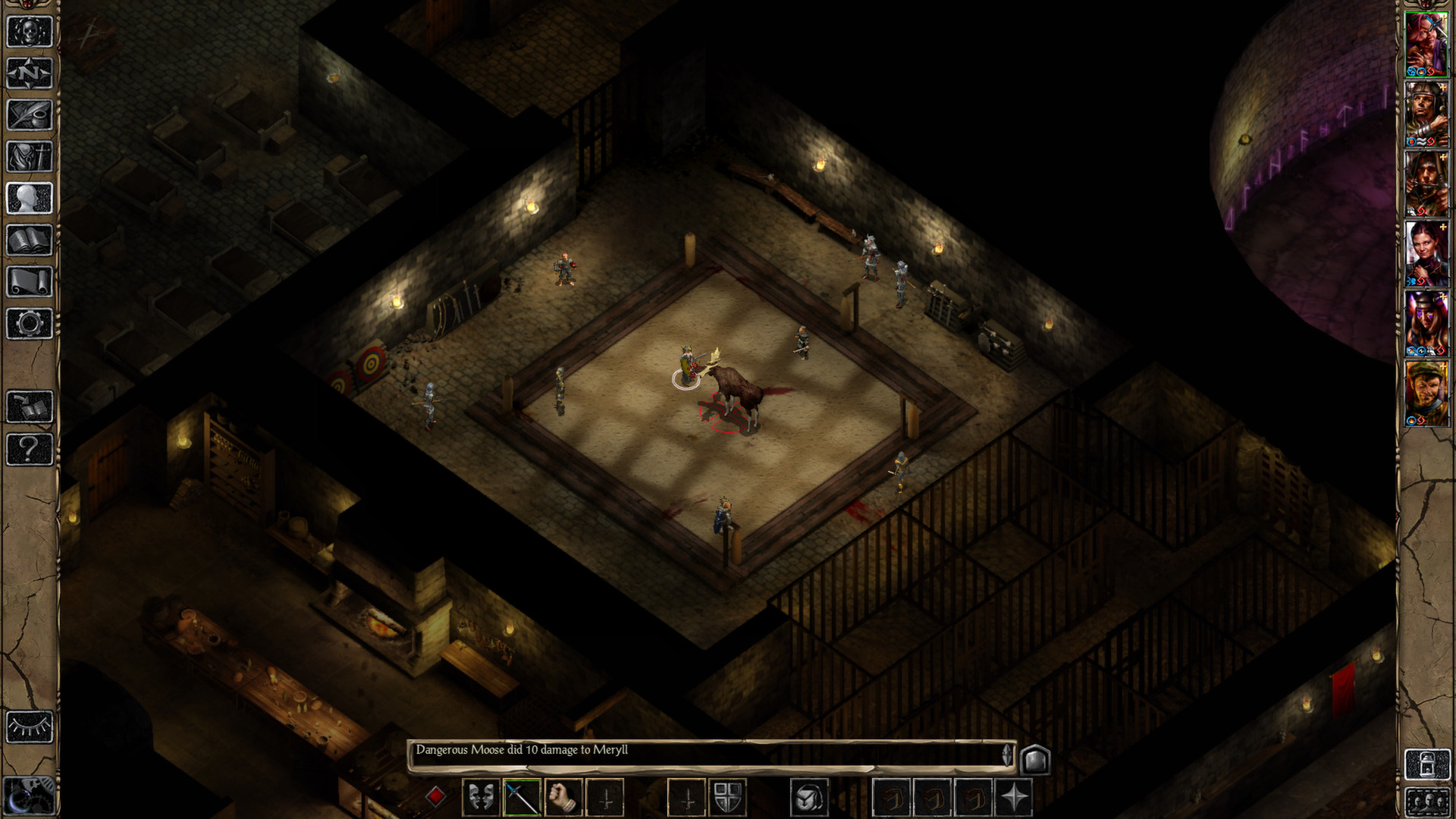Open the area map compass button
This screenshot has height=819, width=1456.
30,74
